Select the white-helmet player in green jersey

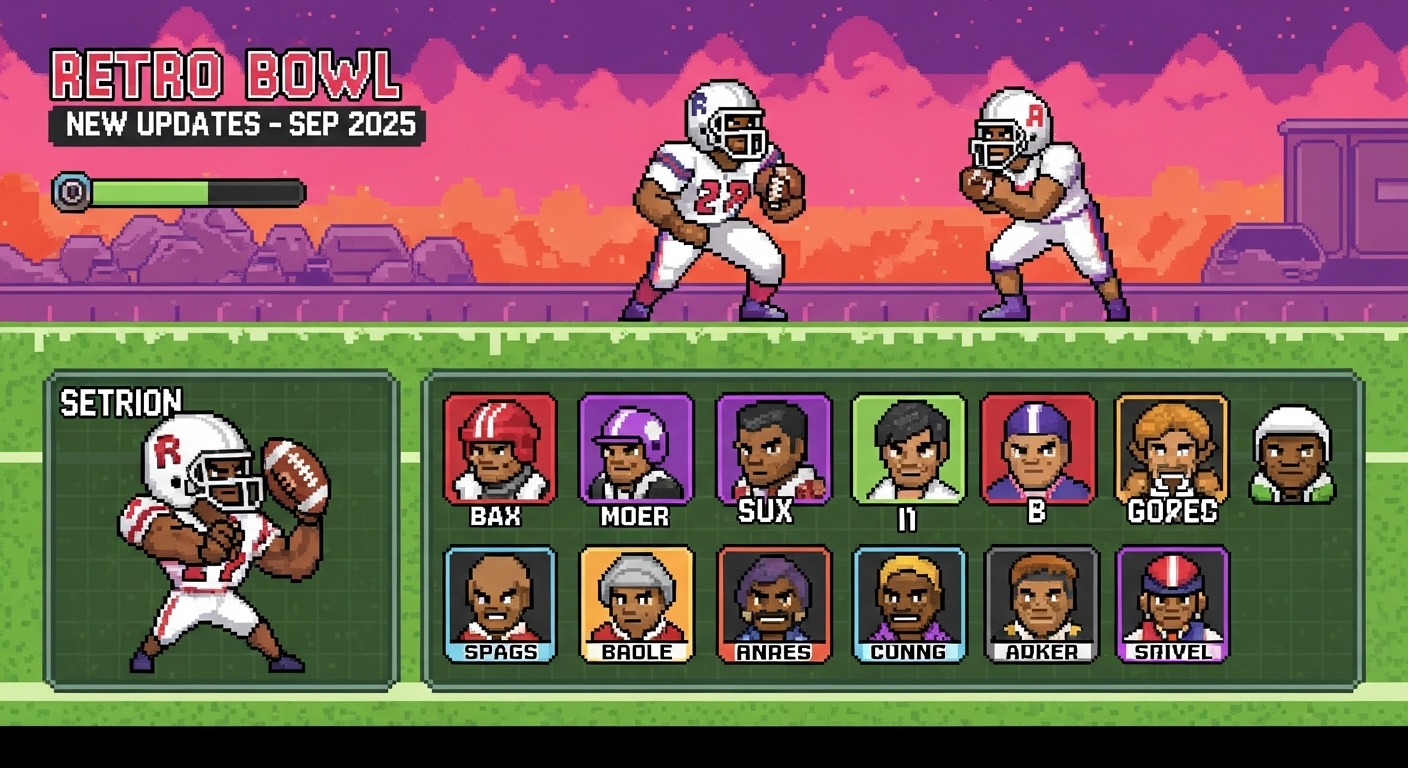pos(1293,453)
